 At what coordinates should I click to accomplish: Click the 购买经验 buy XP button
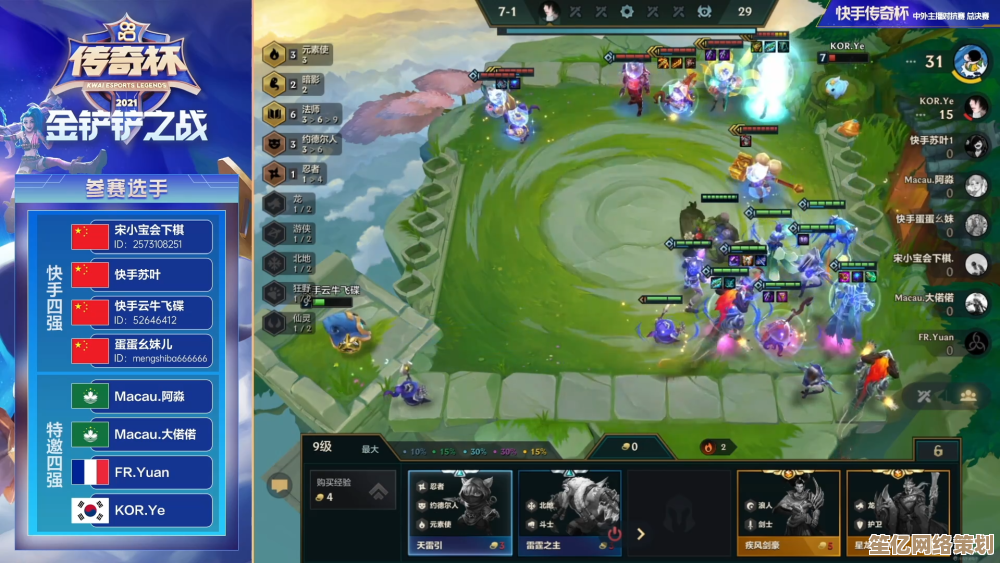[349, 490]
